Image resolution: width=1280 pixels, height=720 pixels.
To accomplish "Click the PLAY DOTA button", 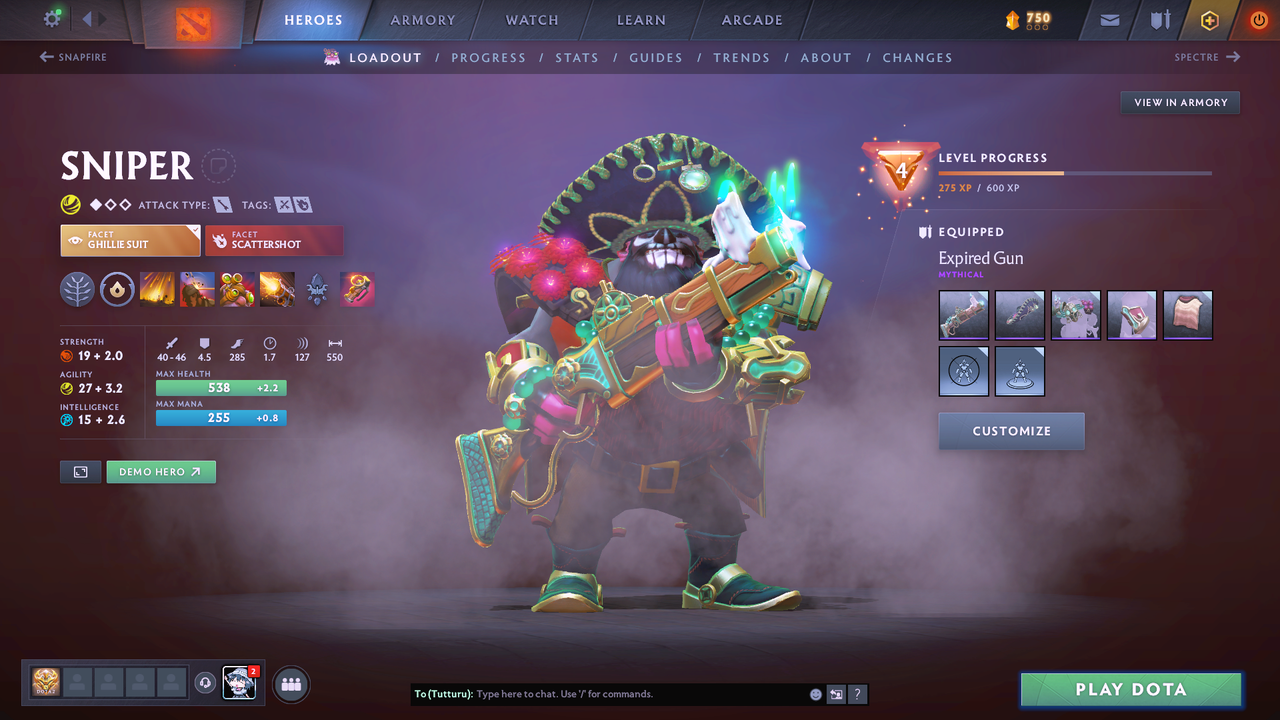I will point(1130,689).
